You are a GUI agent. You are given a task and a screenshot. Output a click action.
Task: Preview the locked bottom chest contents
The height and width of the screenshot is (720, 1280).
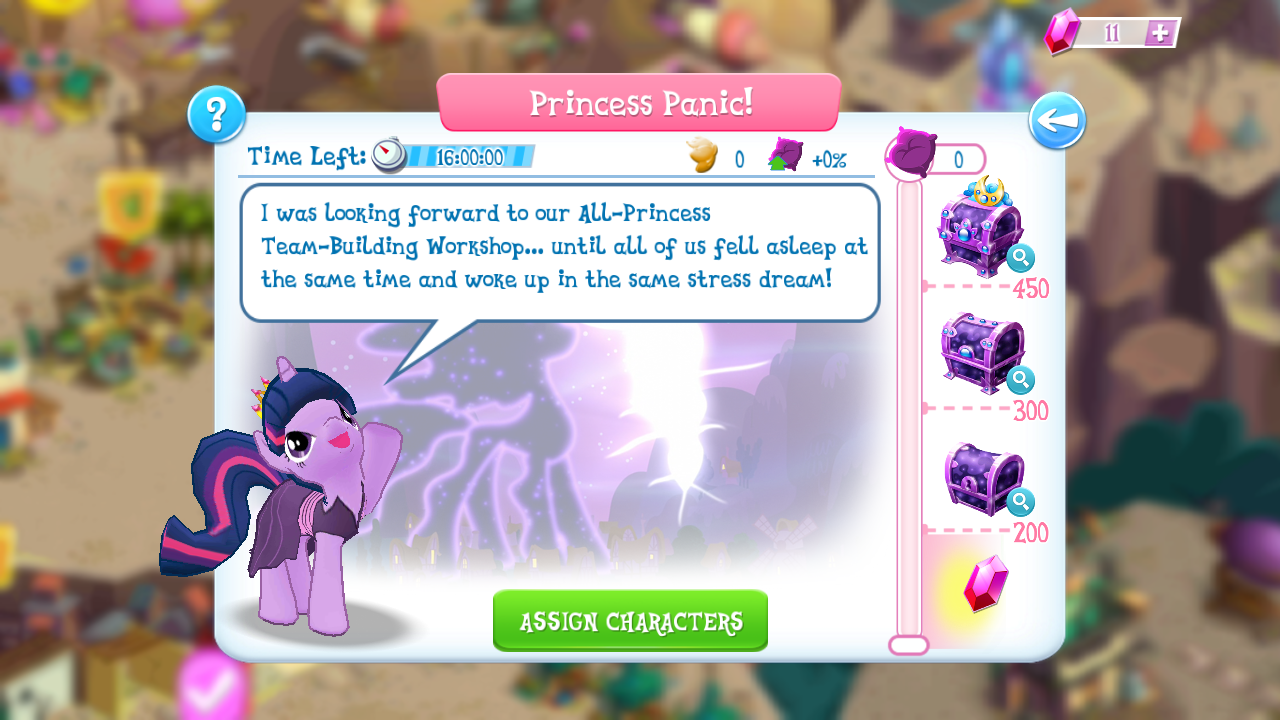1021,503
